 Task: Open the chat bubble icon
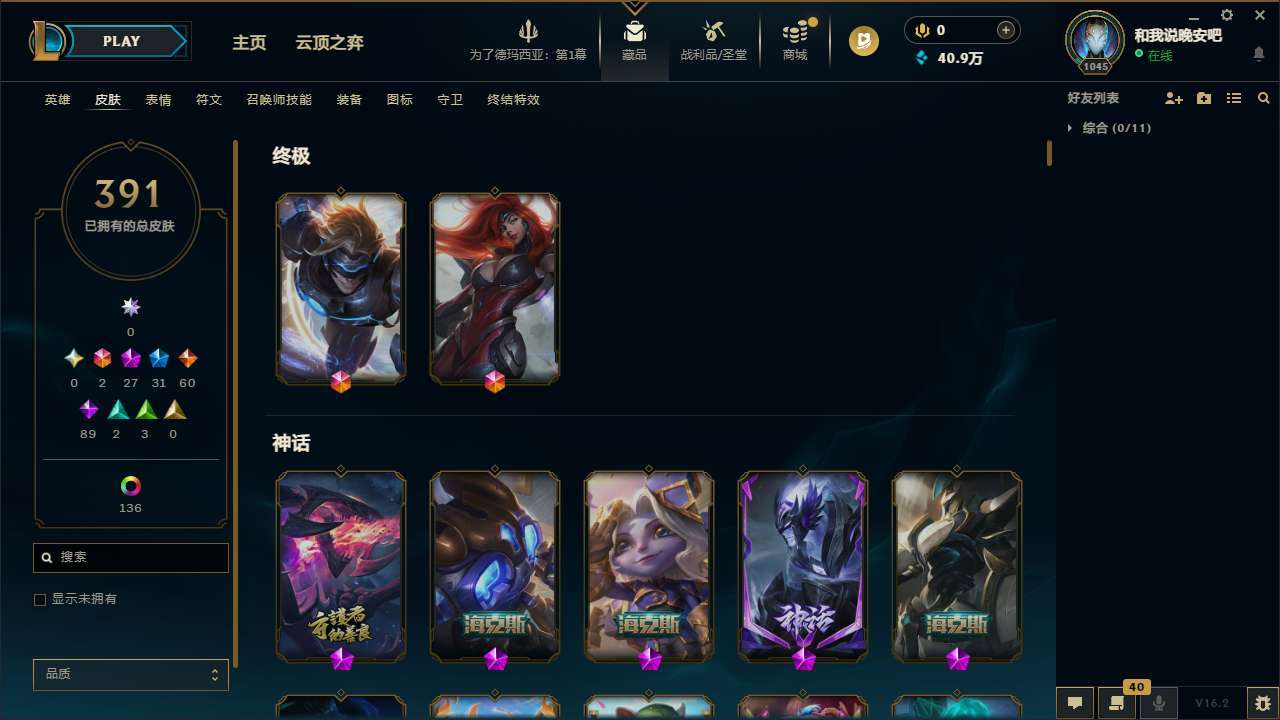click(1075, 703)
